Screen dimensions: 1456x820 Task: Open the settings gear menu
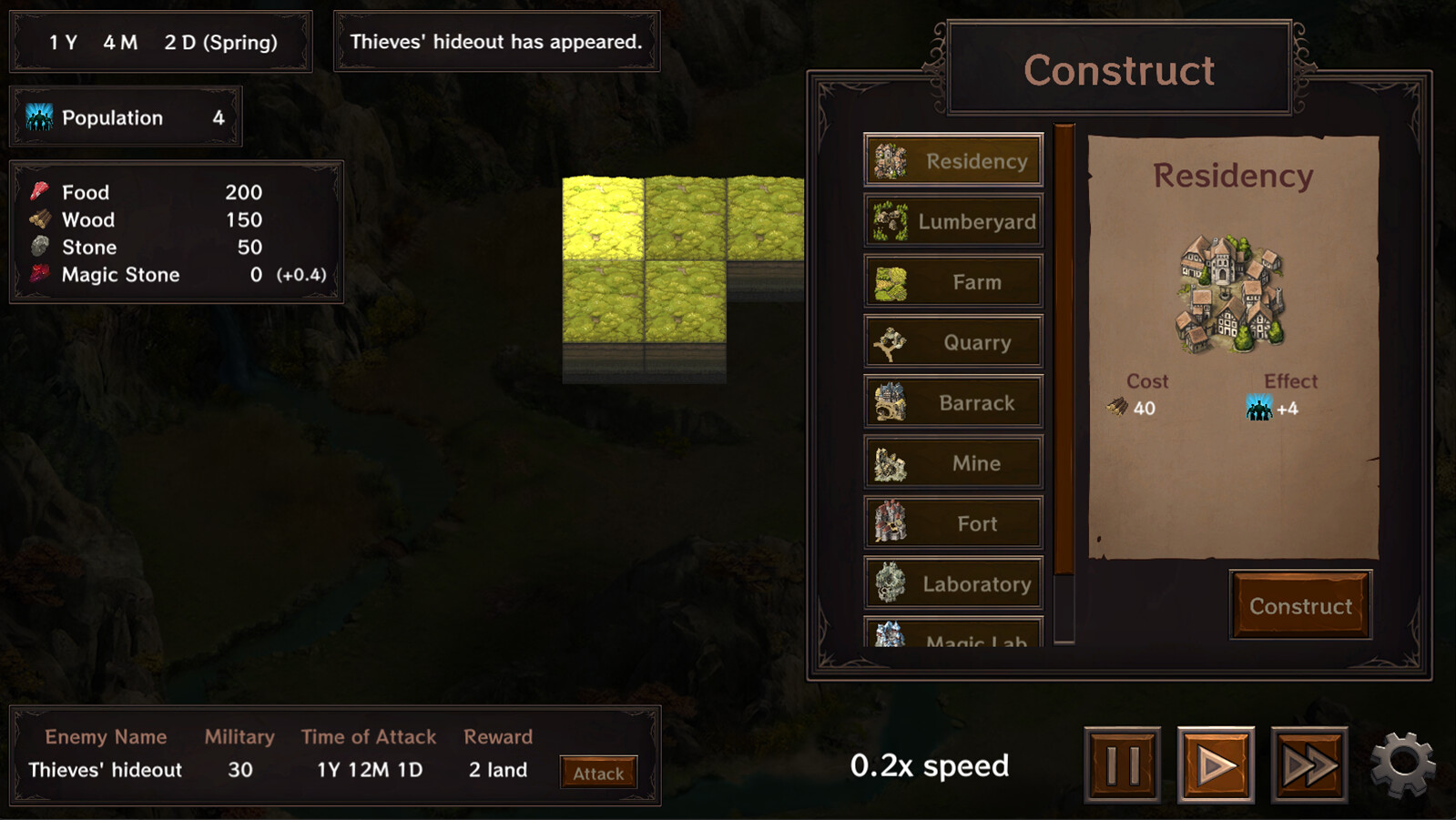[1404, 763]
